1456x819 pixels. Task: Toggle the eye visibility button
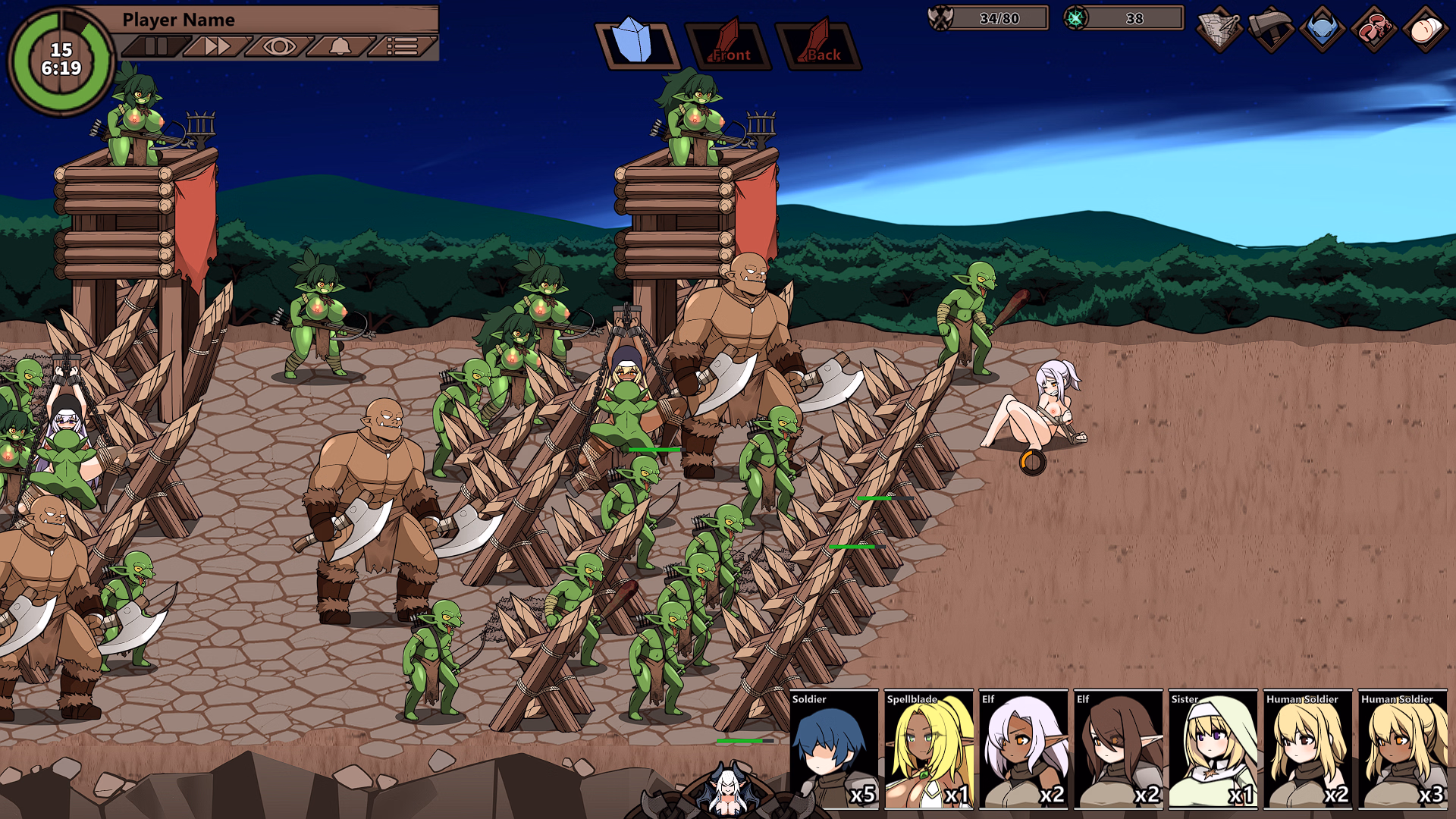(278, 46)
